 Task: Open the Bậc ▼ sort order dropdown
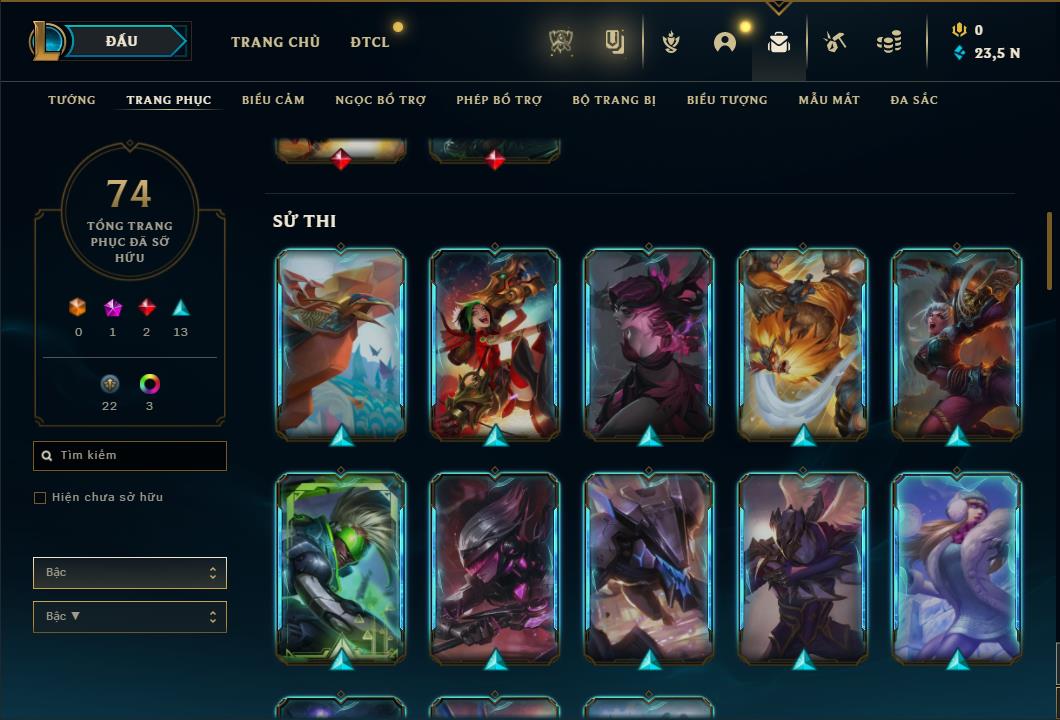(130, 617)
